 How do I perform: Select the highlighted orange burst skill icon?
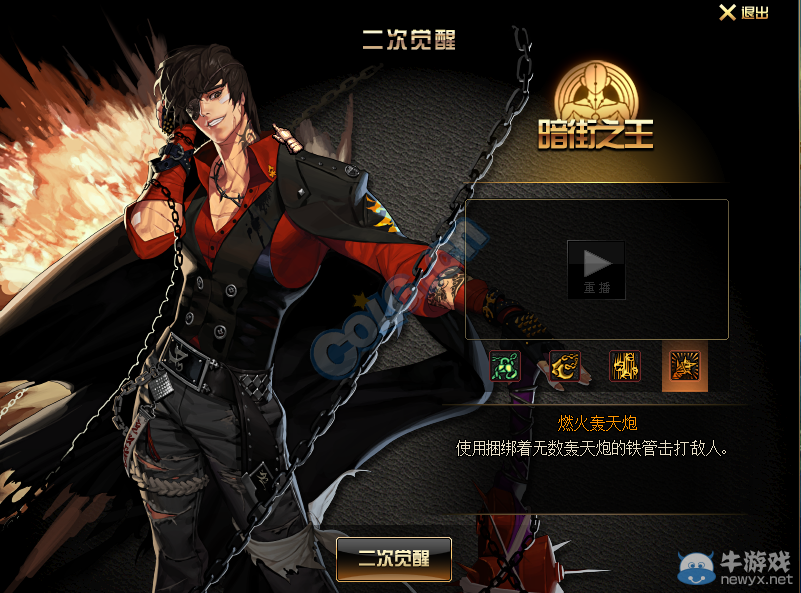coord(685,366)
